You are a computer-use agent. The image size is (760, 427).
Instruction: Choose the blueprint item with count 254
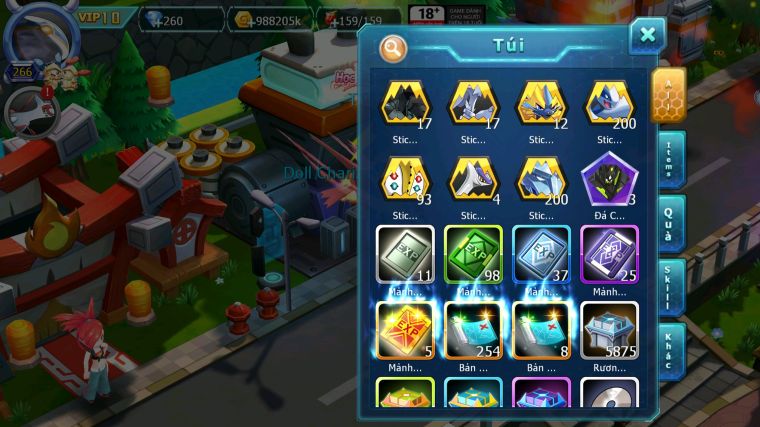coord(473,330)
